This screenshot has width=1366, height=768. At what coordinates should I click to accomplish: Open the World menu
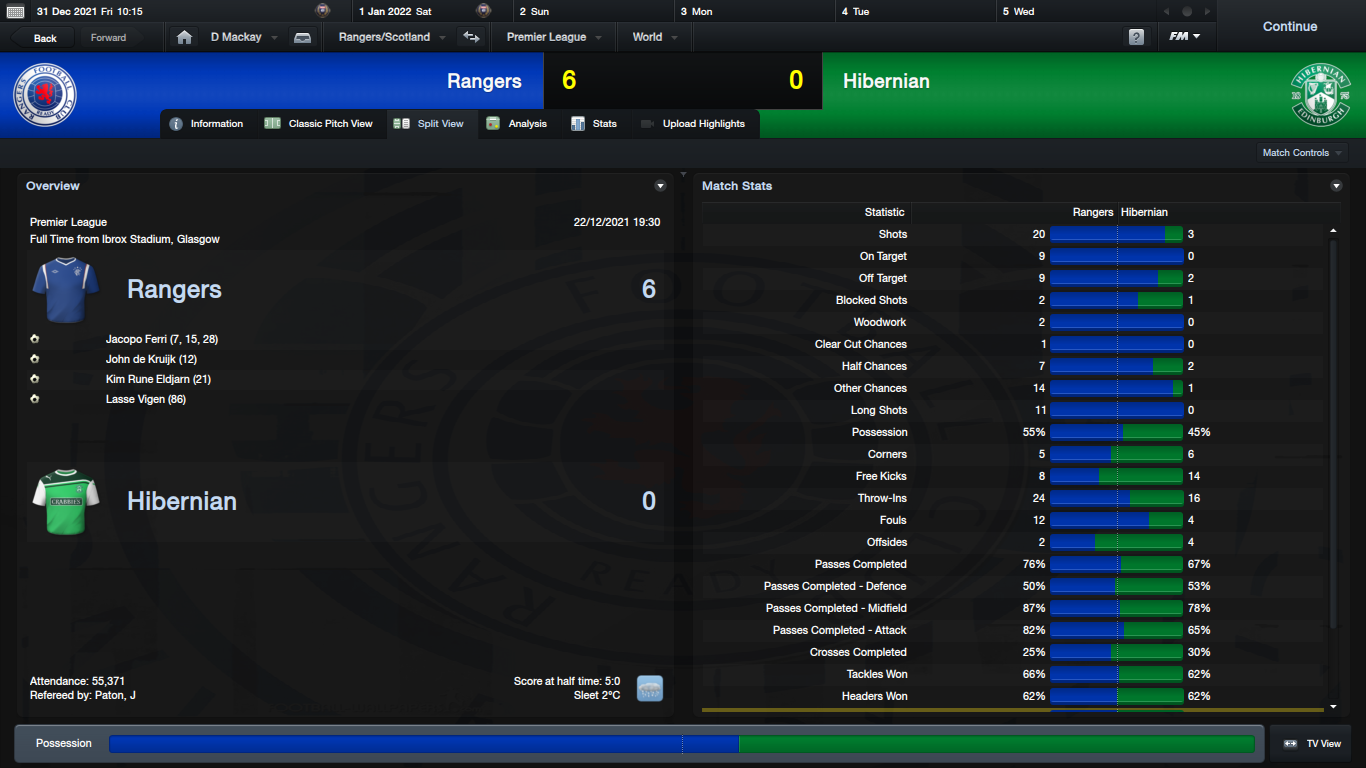pyautogui.click(x=655, y=37)
